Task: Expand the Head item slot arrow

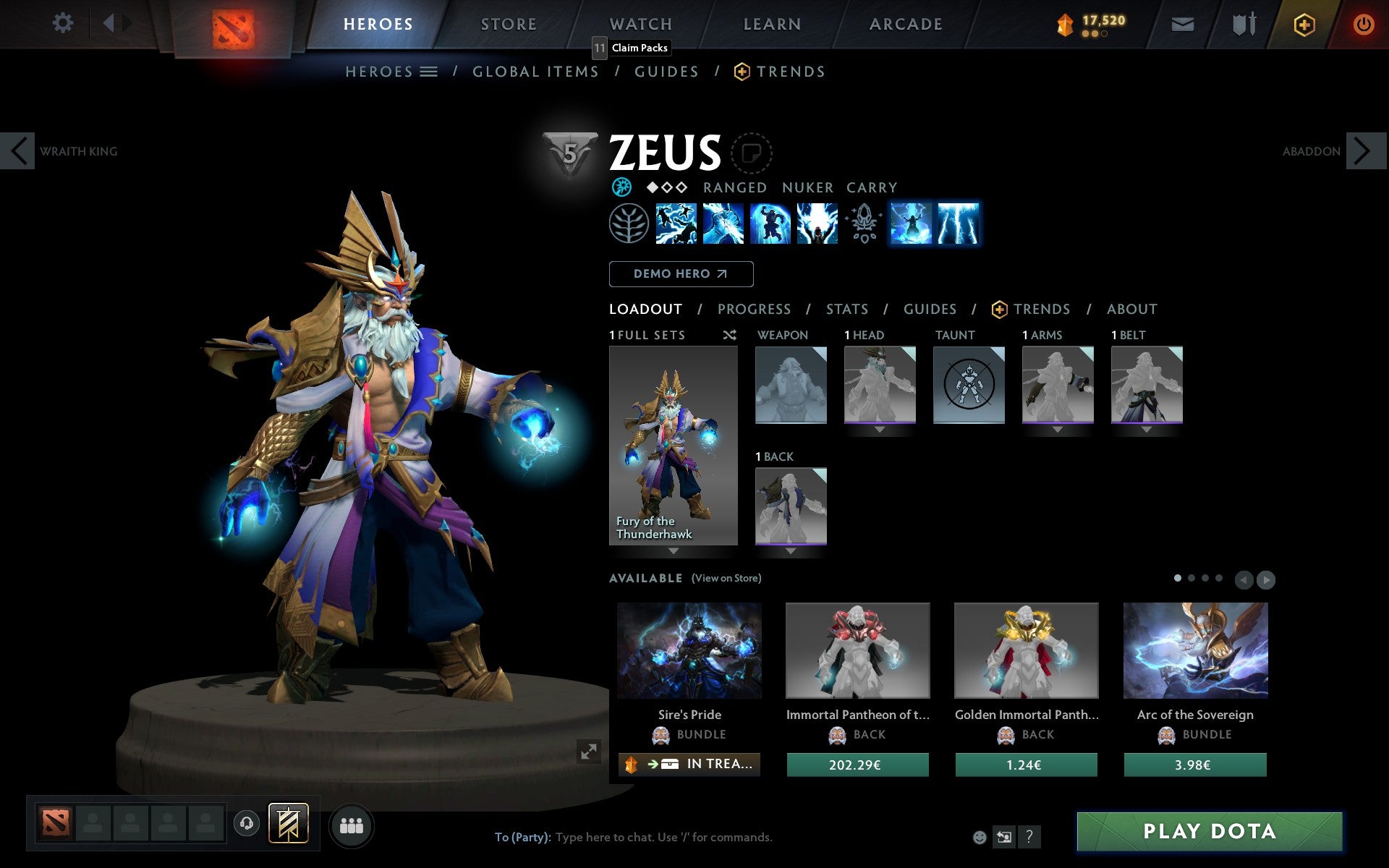Action: pos(880,427)
